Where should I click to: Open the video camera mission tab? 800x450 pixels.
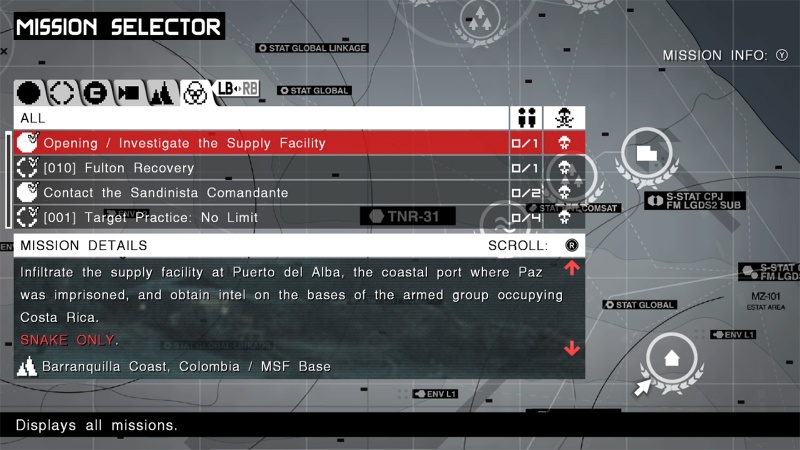click(x=128, y=93)
